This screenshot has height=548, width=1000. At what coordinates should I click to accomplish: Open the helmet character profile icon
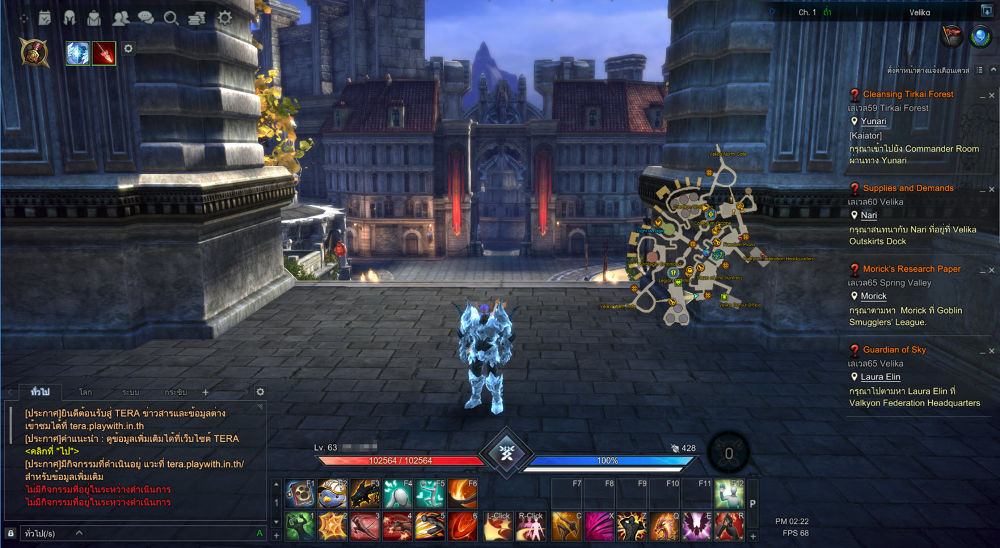pyautogui.click(x=70, y=17)
